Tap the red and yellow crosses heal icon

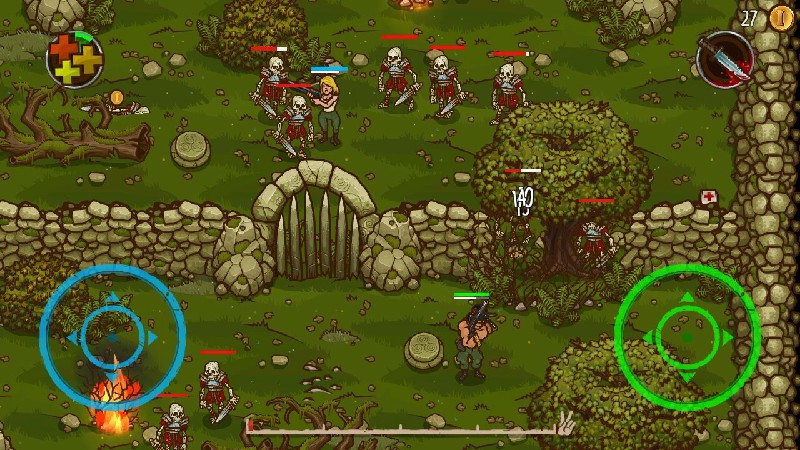coord(75,58)
